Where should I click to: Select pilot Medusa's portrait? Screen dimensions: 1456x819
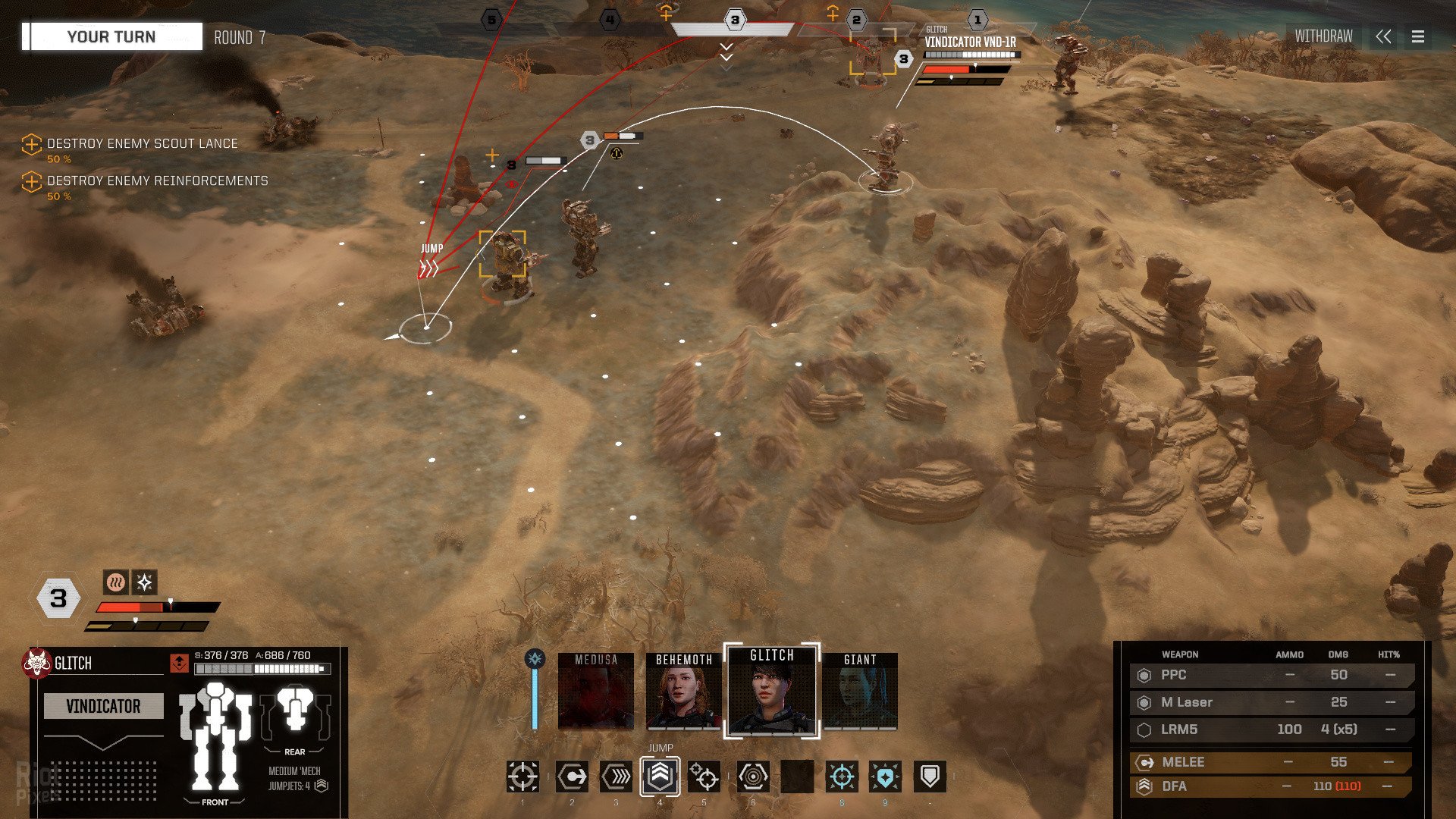[595, 692]
